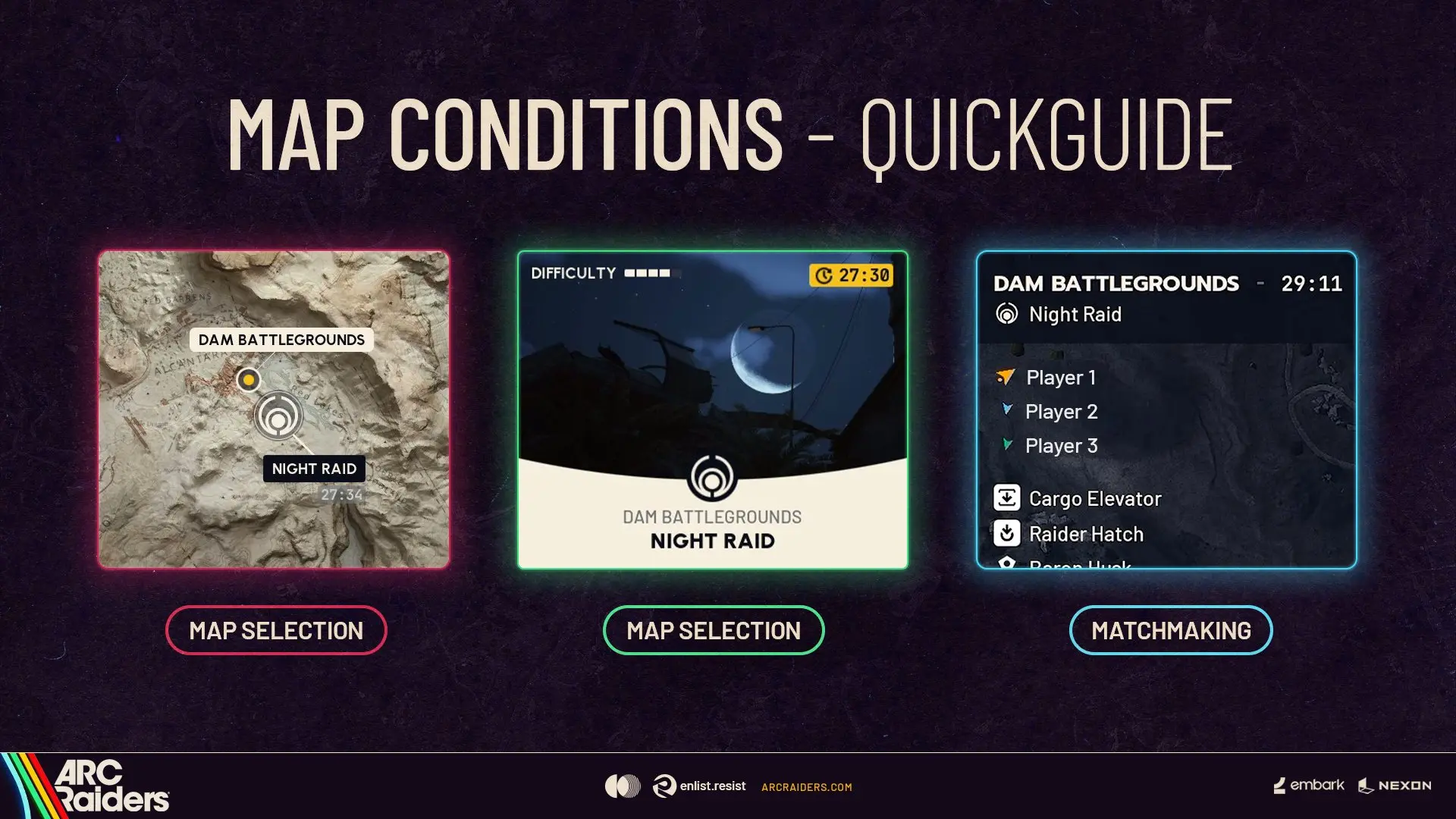Choose the Raider Hatch entry

pos(1085,534)
